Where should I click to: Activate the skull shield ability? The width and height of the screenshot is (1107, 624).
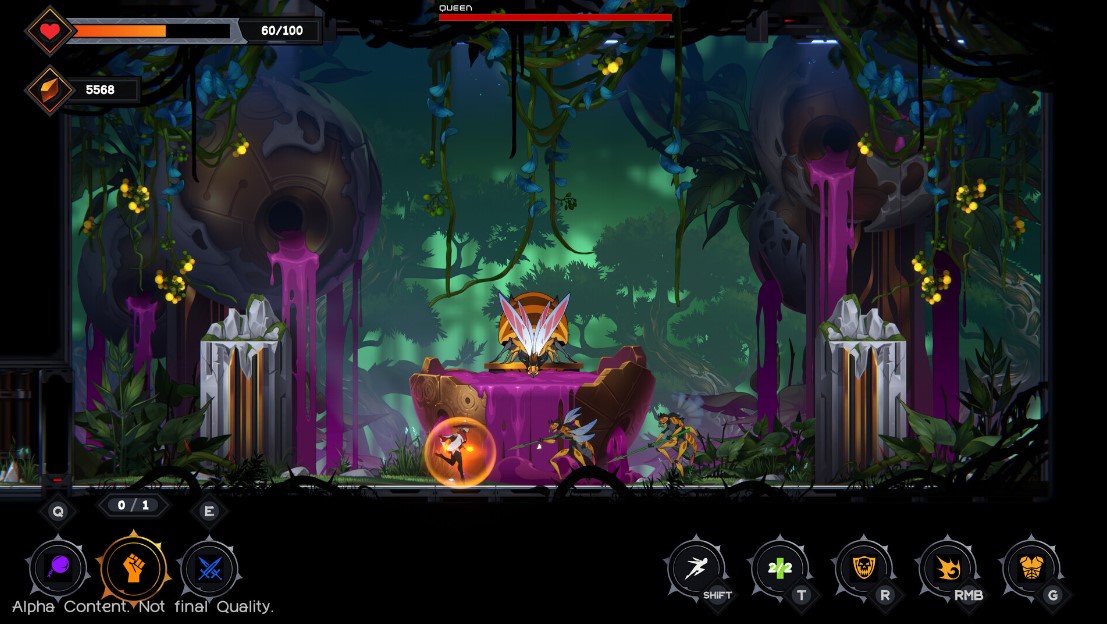(x=863, y=570)
